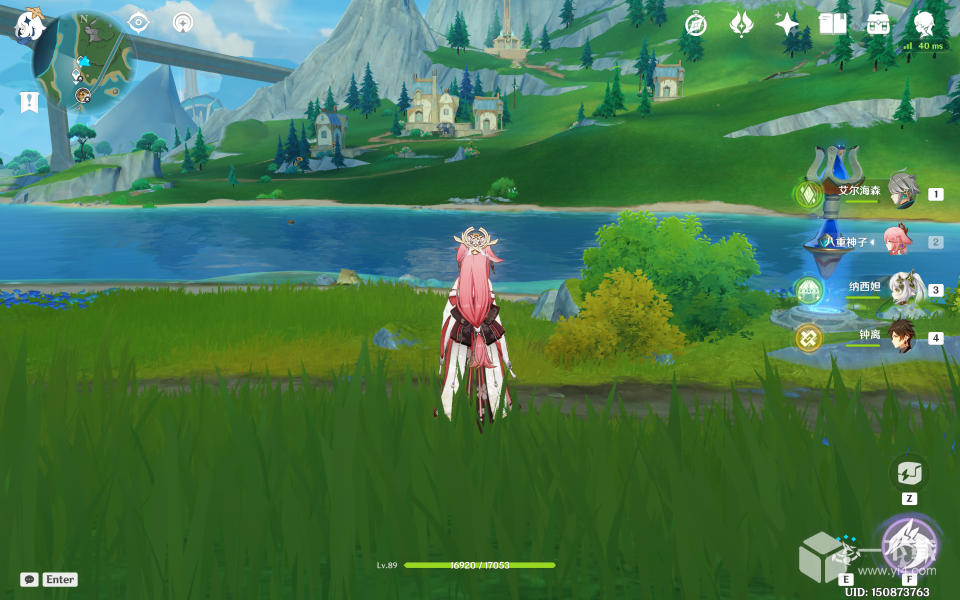
Task: Open the compass events icon
Action: (695, 24)
